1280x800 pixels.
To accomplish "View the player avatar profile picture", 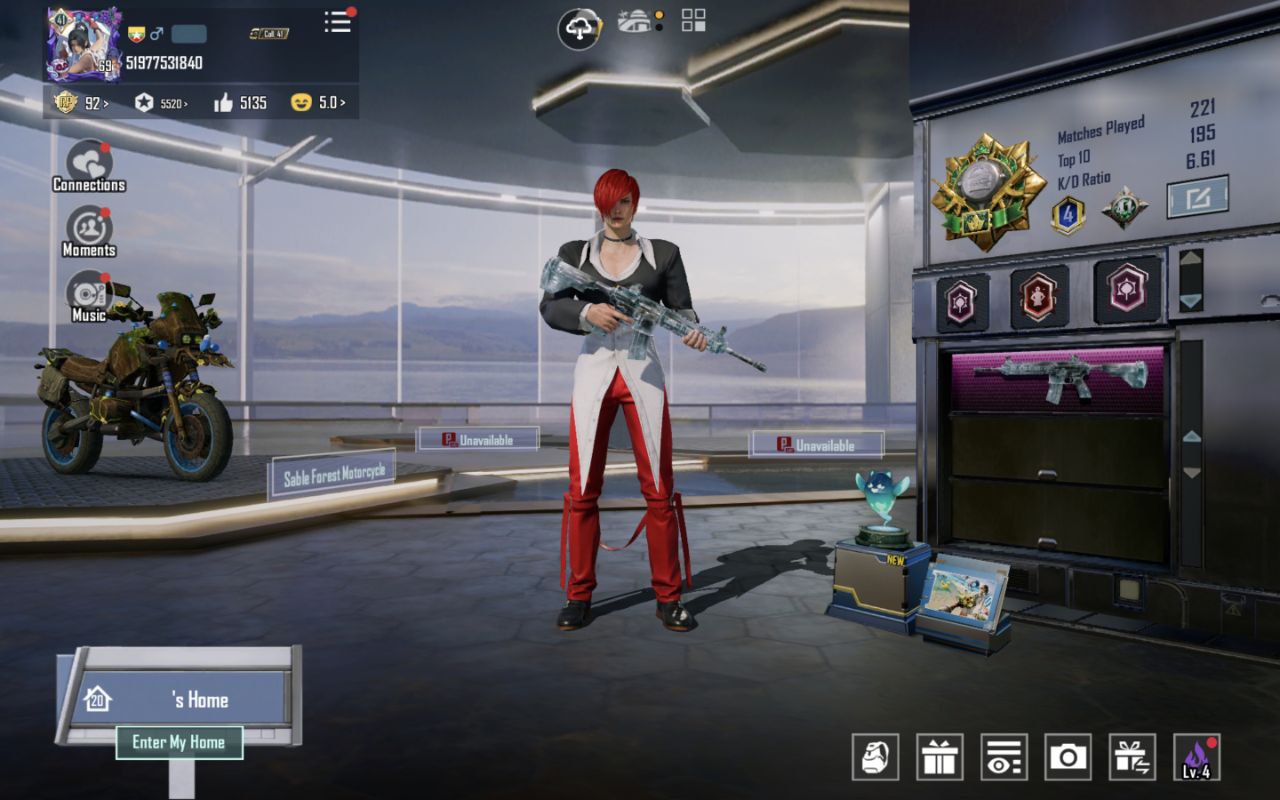I will coord(83,45).
